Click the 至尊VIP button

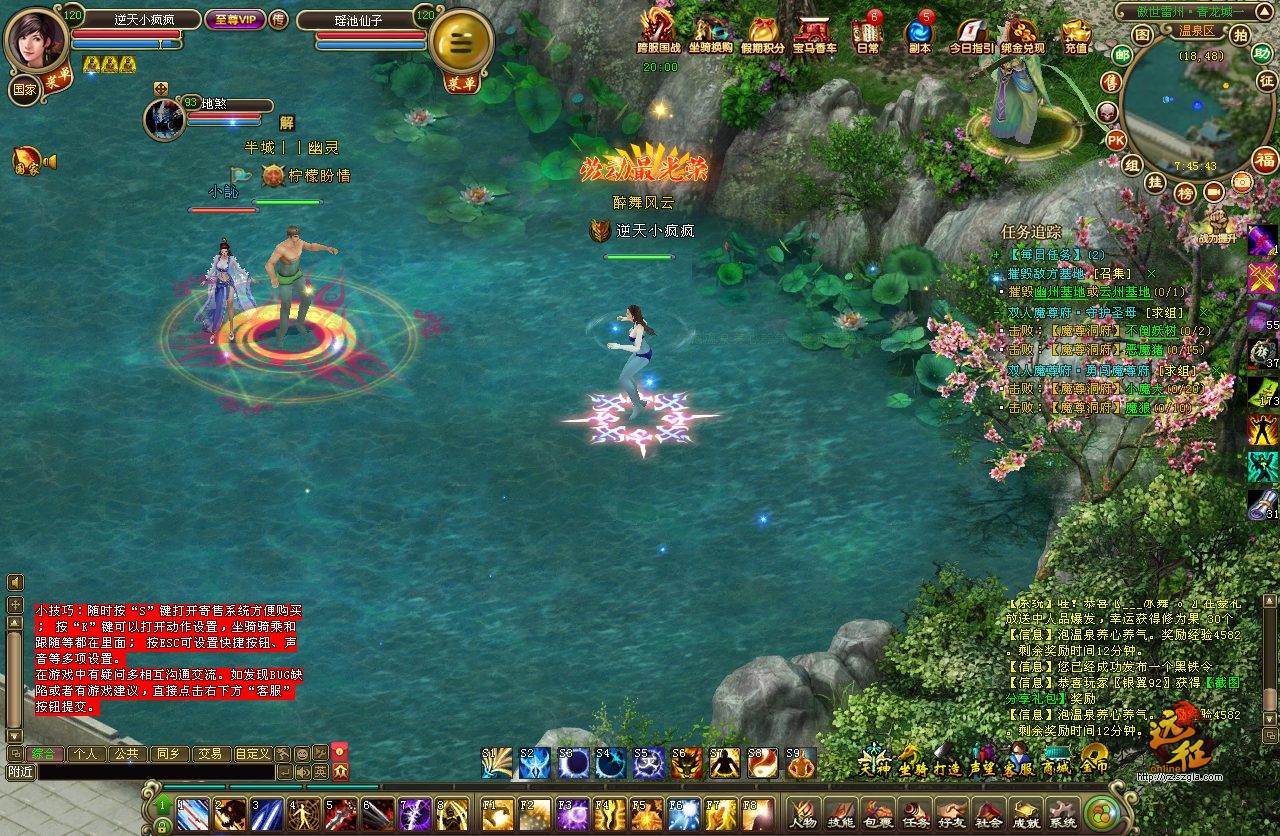pyautogui.click(x=231, y=19)
